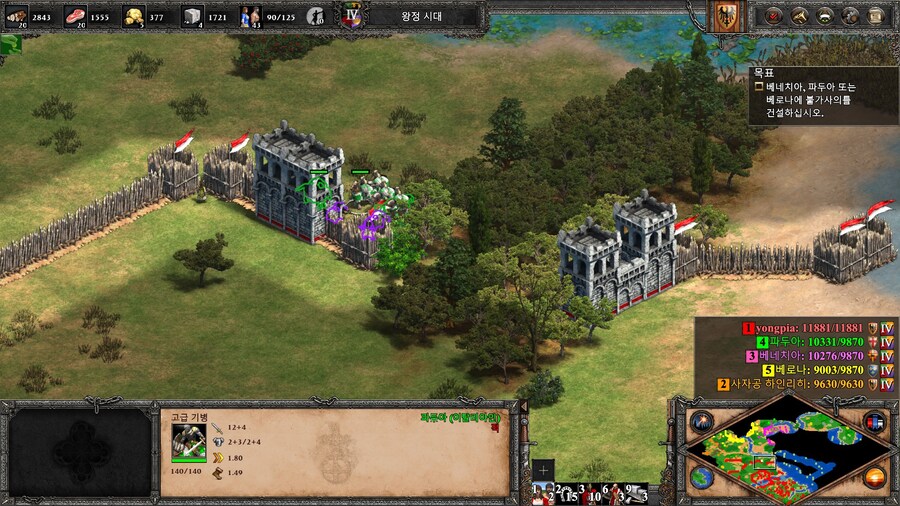Select control group 9 with 3 units
Image resolution: width=900 pixels, height=506 pixels.
click(x=636, y=493)
